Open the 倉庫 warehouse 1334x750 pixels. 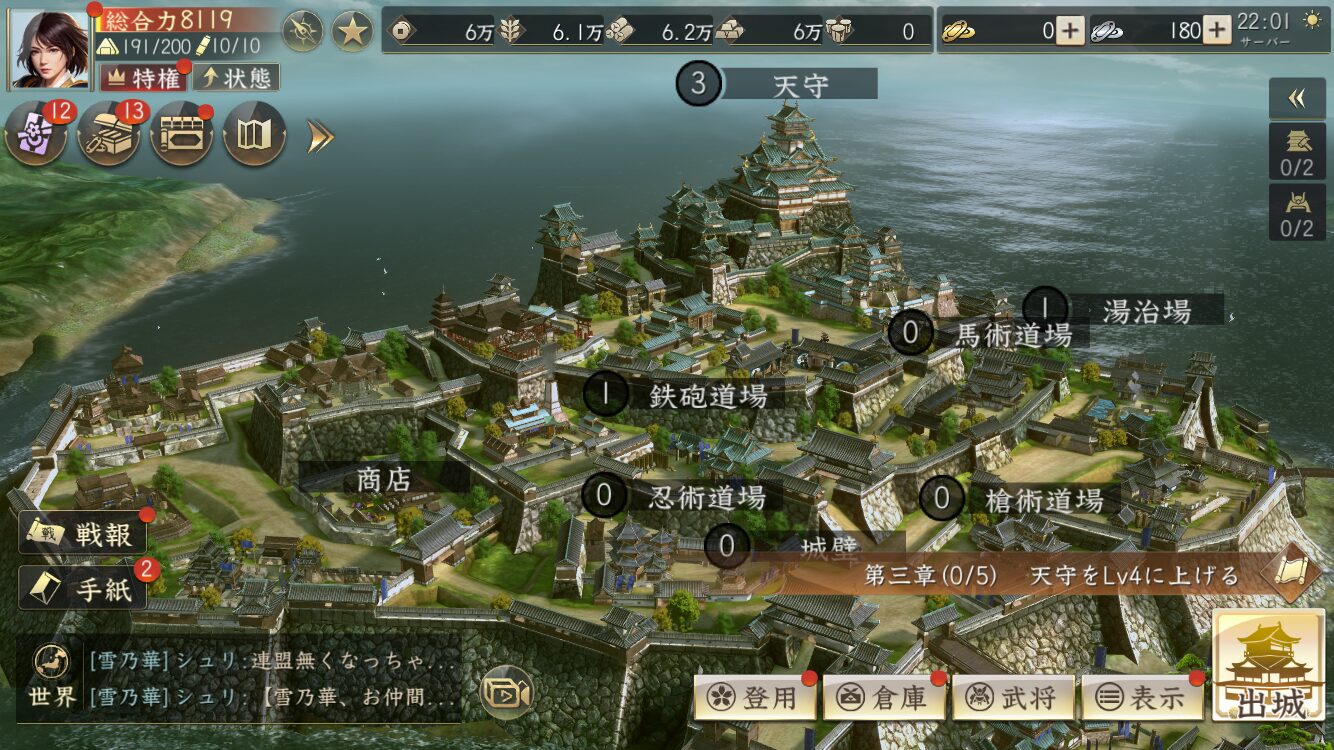coord(885,697)
